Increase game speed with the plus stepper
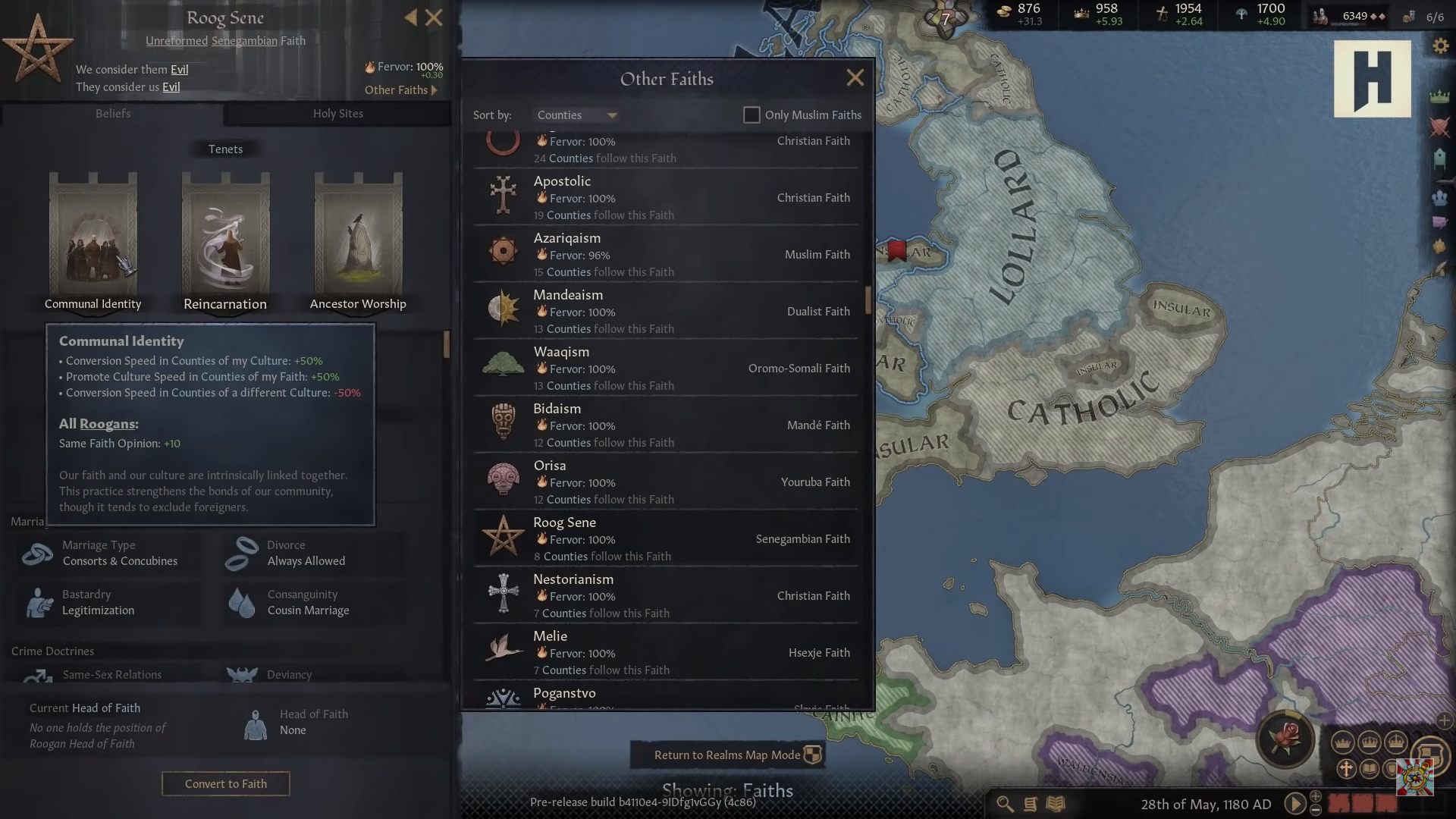 [x=1314, y=797]
